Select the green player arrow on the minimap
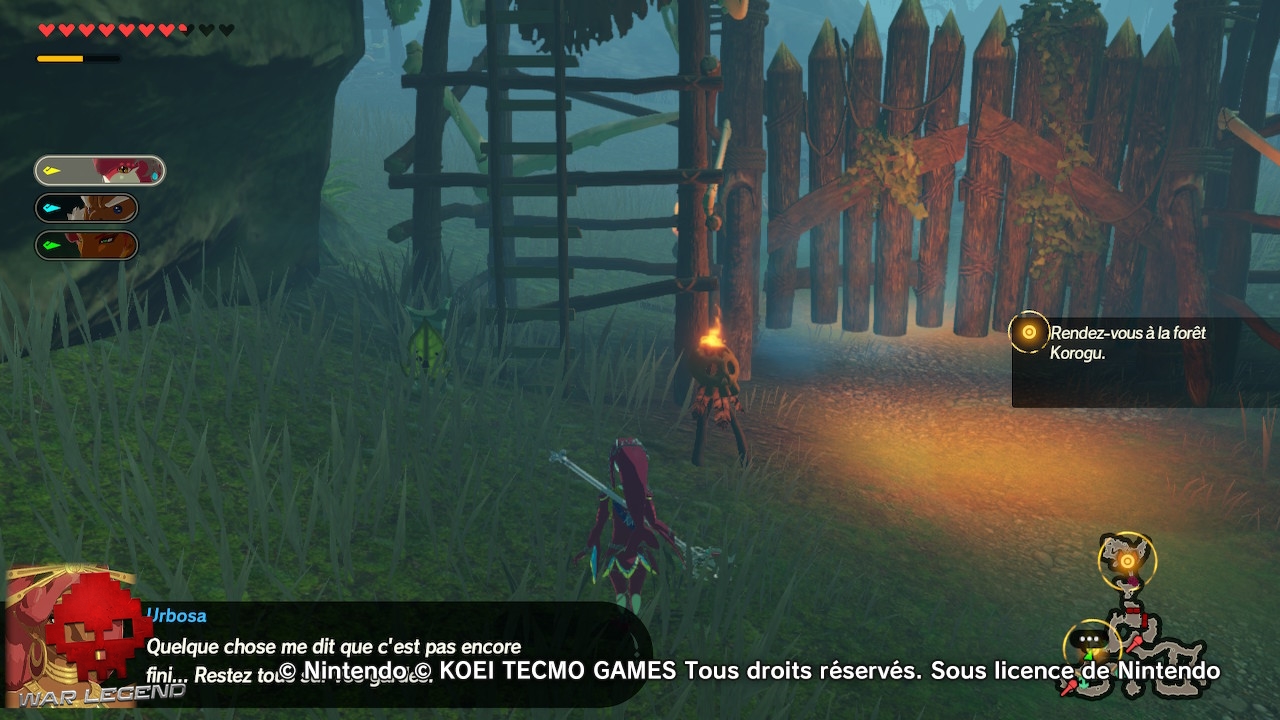1280x720 pixels. [x=1089, y=654]
